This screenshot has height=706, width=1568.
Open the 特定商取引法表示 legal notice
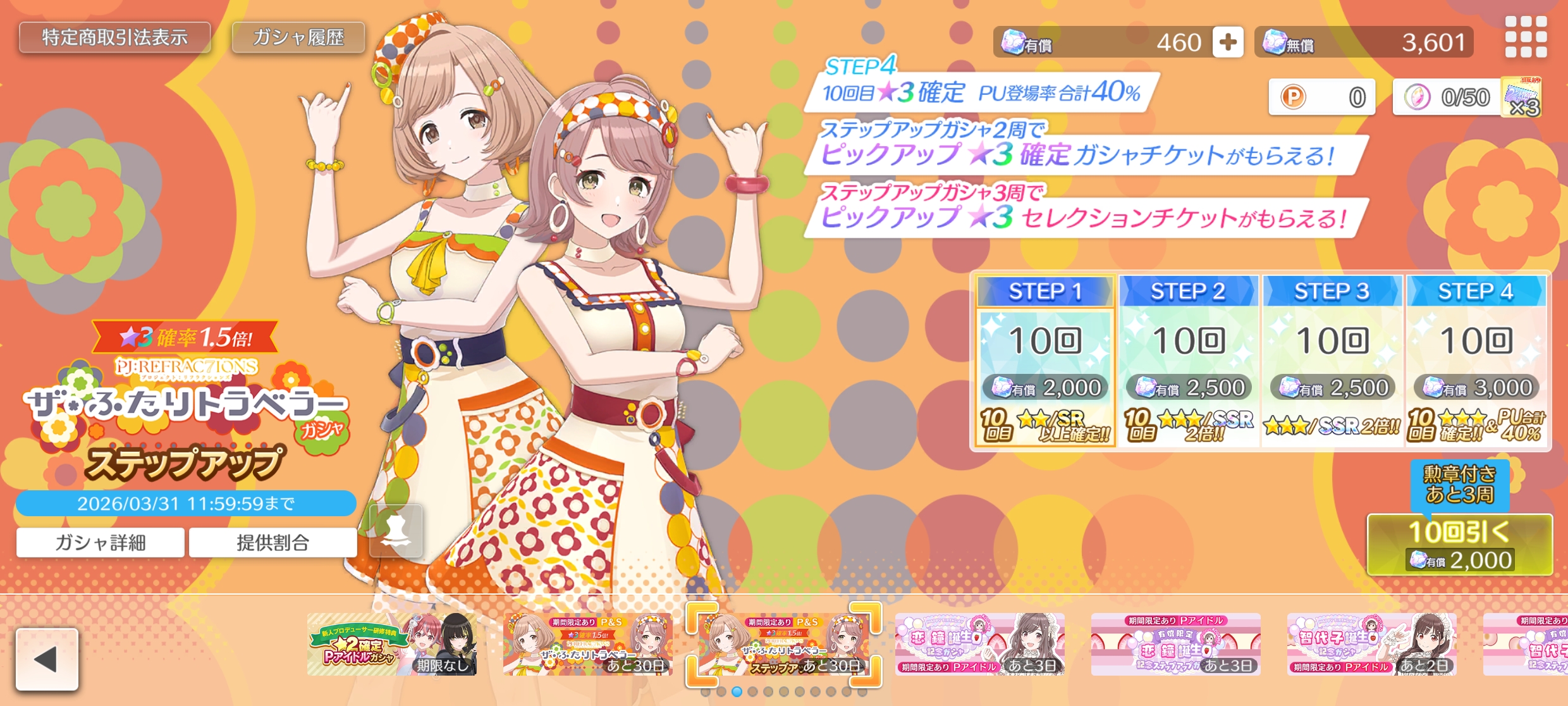[114, 37]
